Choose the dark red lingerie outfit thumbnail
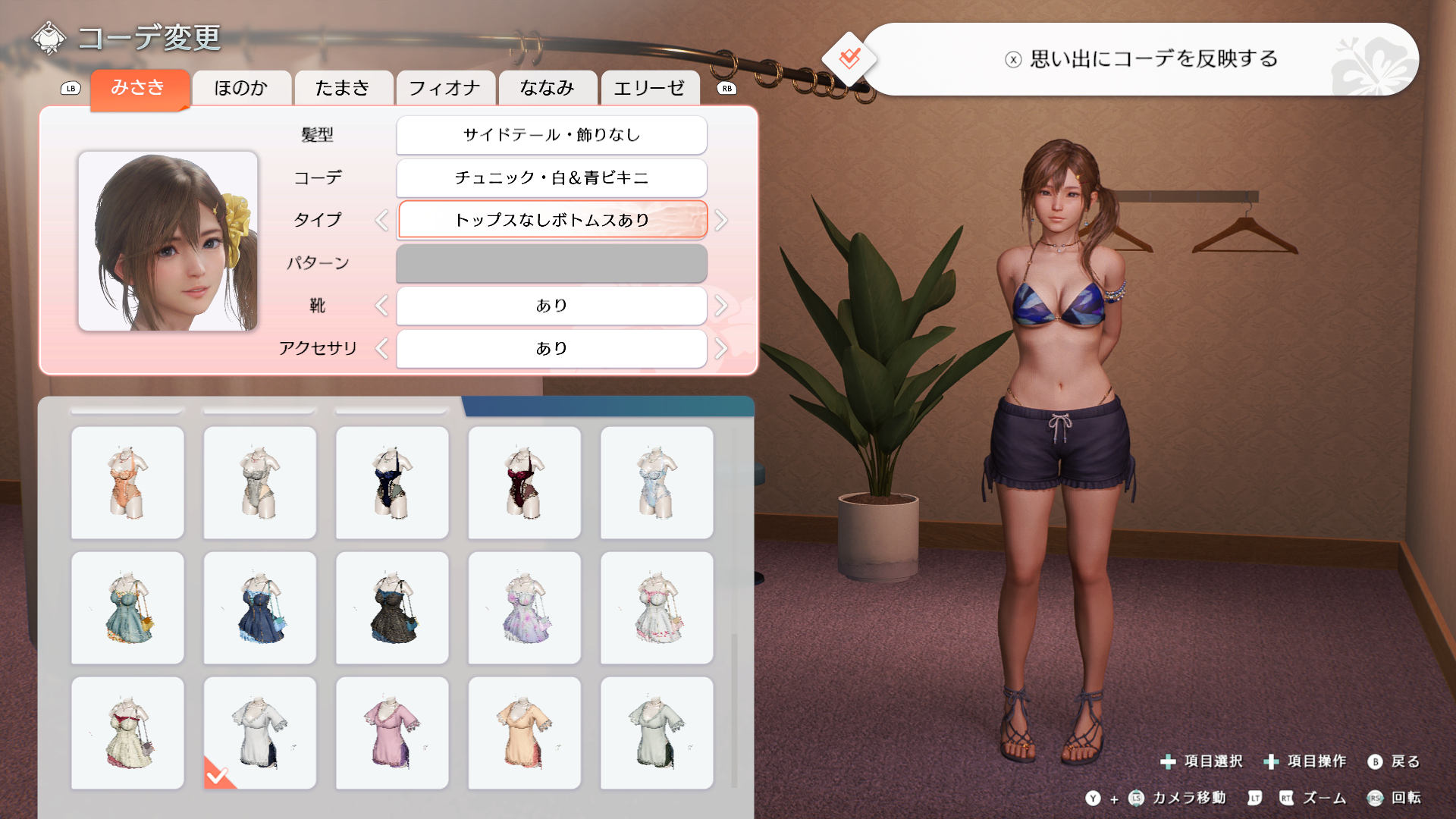This screenshot has width=1456, height=819. (x=524, y=482)
